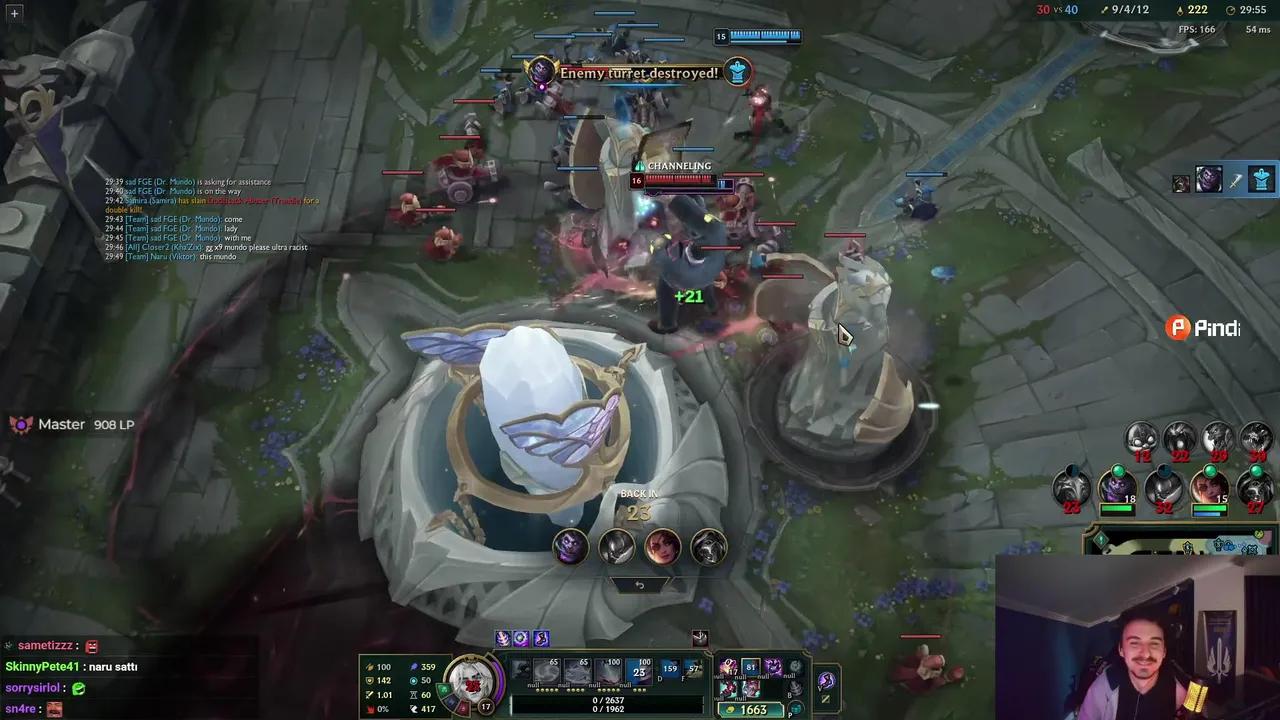Click the attack damage sword stat icon
Viewport: 1280px width, 720px height.
(369, 667)
